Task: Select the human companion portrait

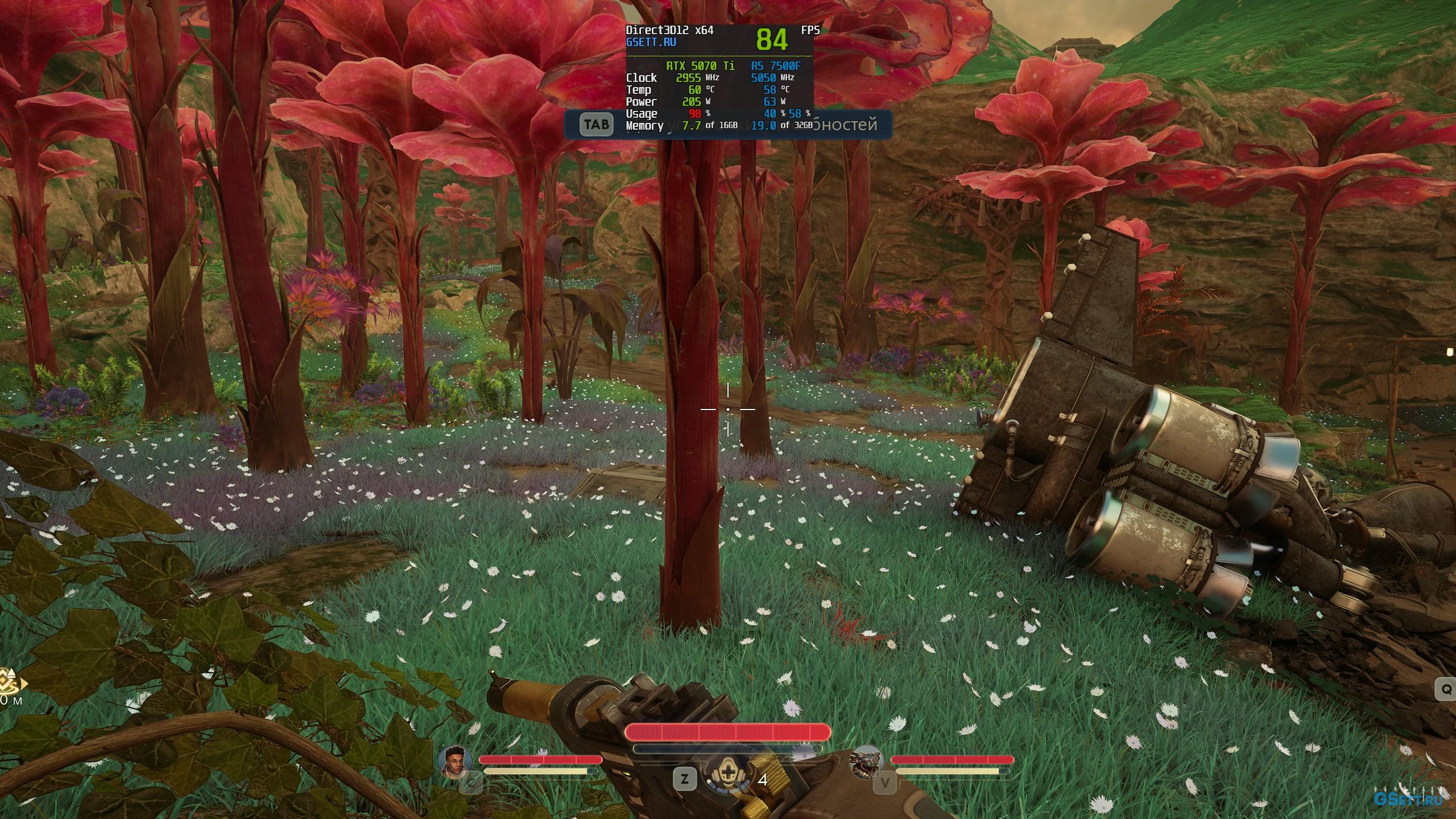Action: 456,762
